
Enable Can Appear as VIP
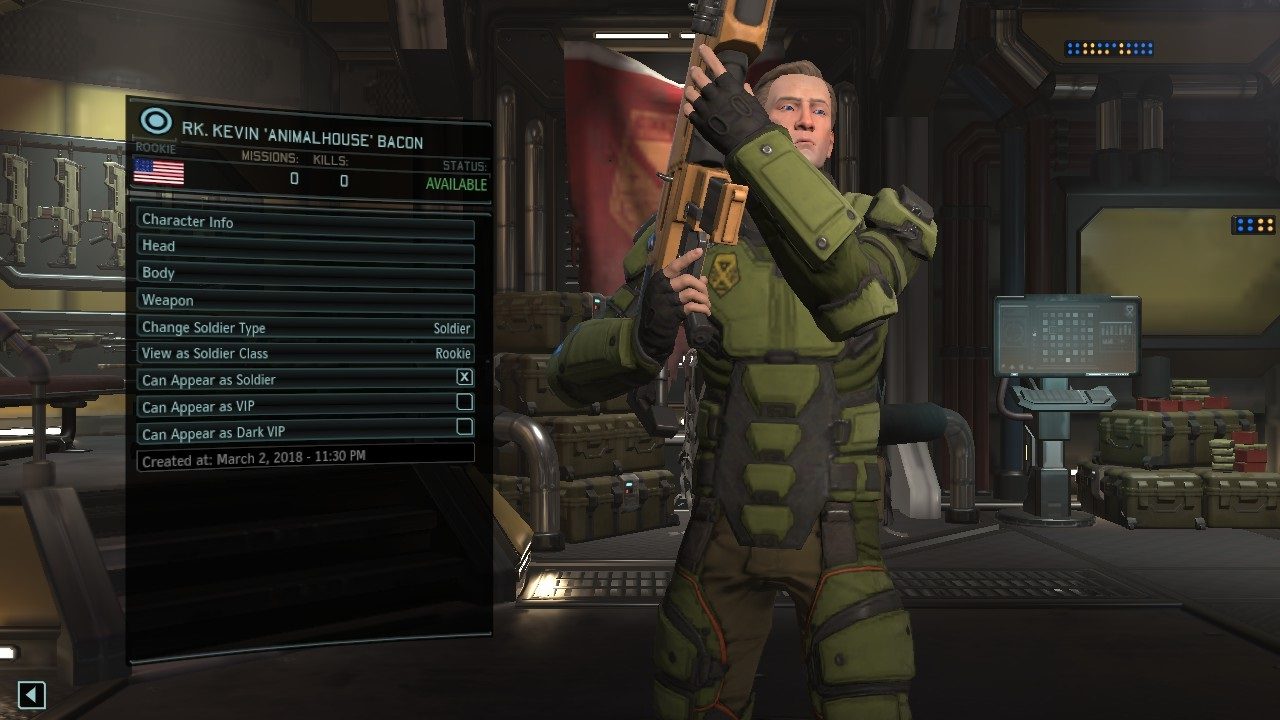[465, 406]
